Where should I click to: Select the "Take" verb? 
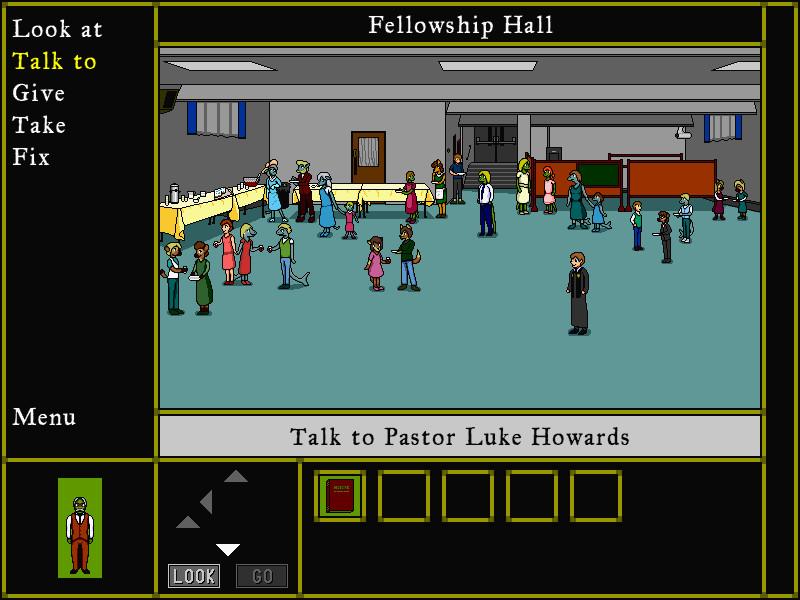39,125
